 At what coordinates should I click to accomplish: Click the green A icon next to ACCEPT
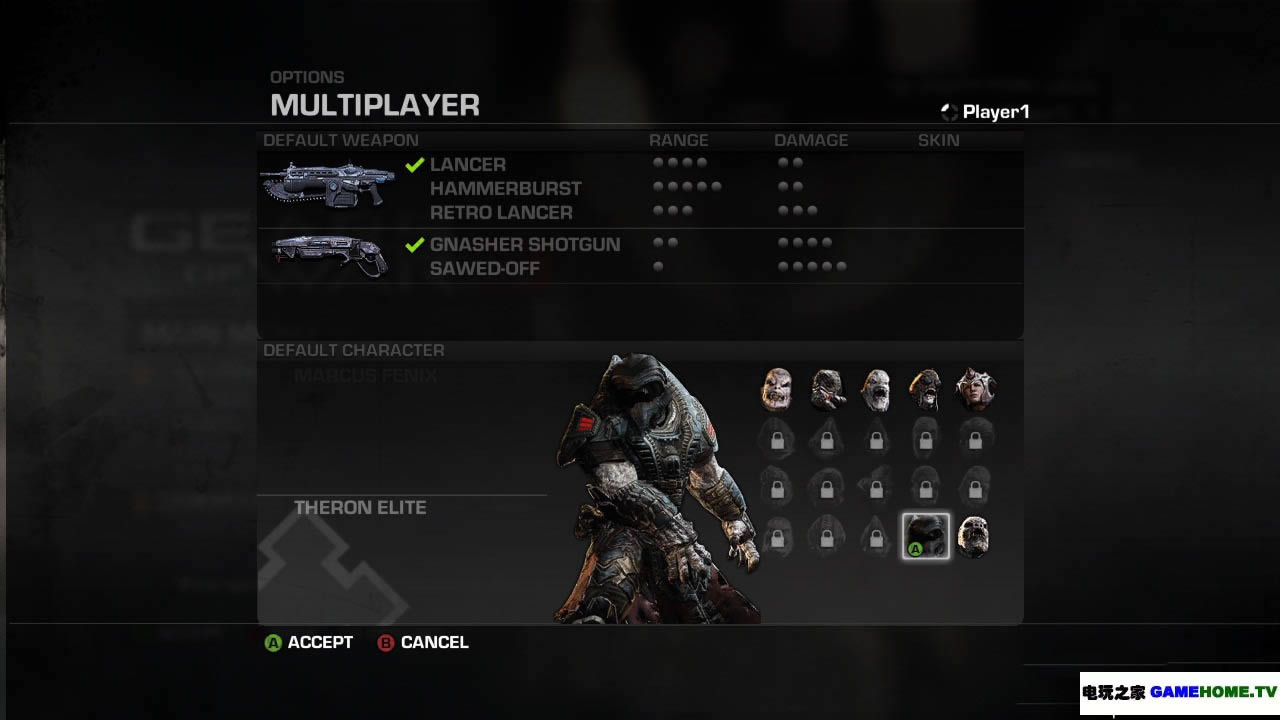[x=271, y=643]
